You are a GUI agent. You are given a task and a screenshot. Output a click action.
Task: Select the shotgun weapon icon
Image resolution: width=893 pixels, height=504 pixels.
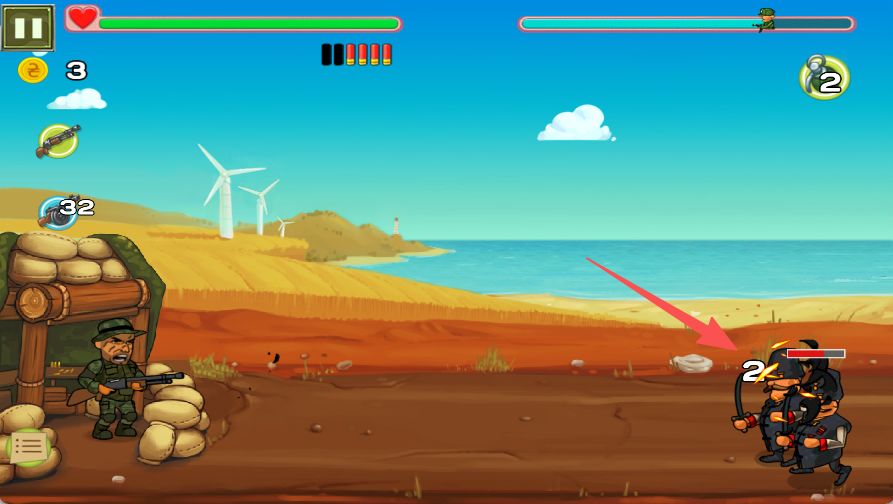58,141
